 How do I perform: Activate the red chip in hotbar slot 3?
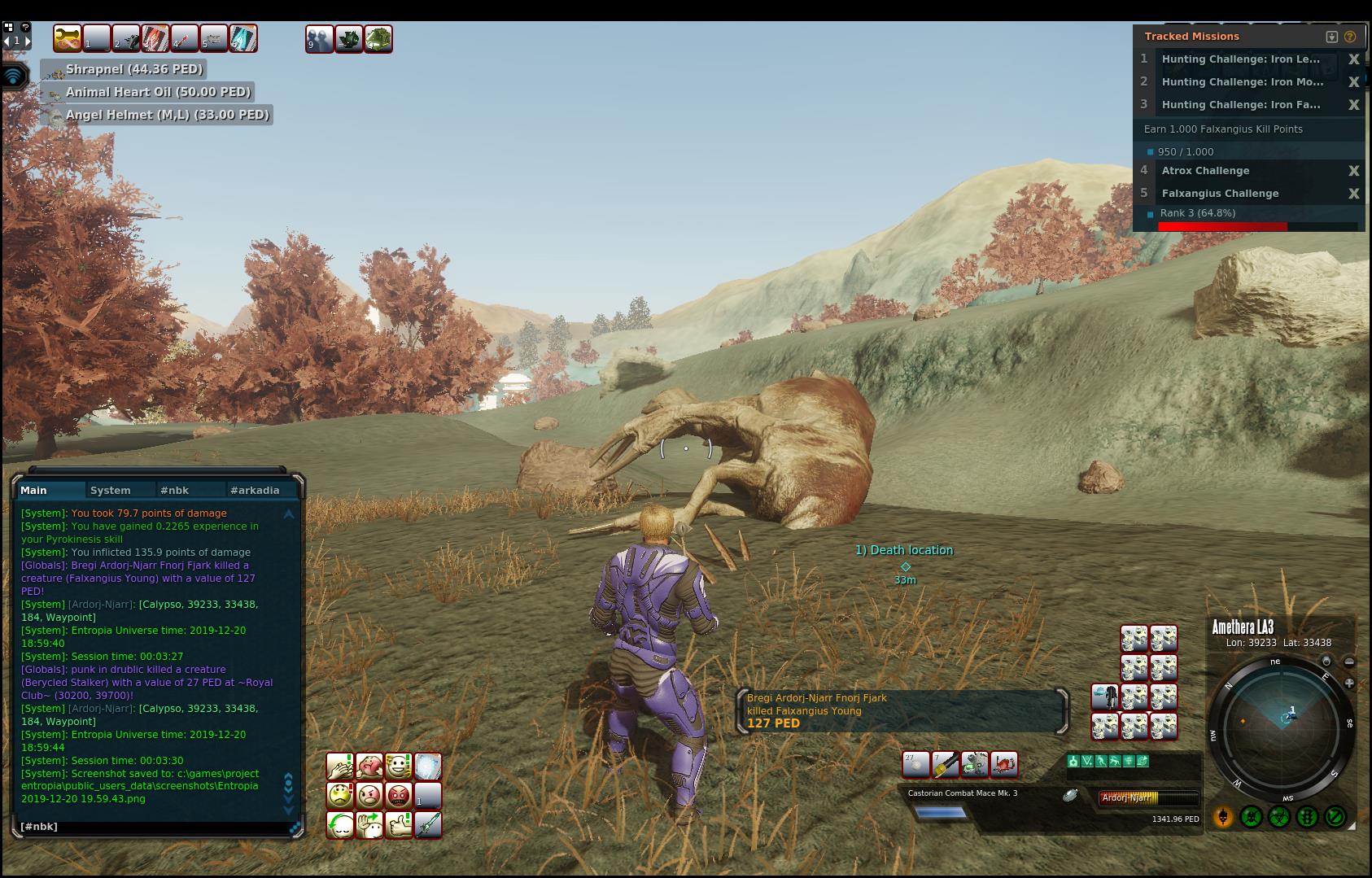tap(155, 38)
